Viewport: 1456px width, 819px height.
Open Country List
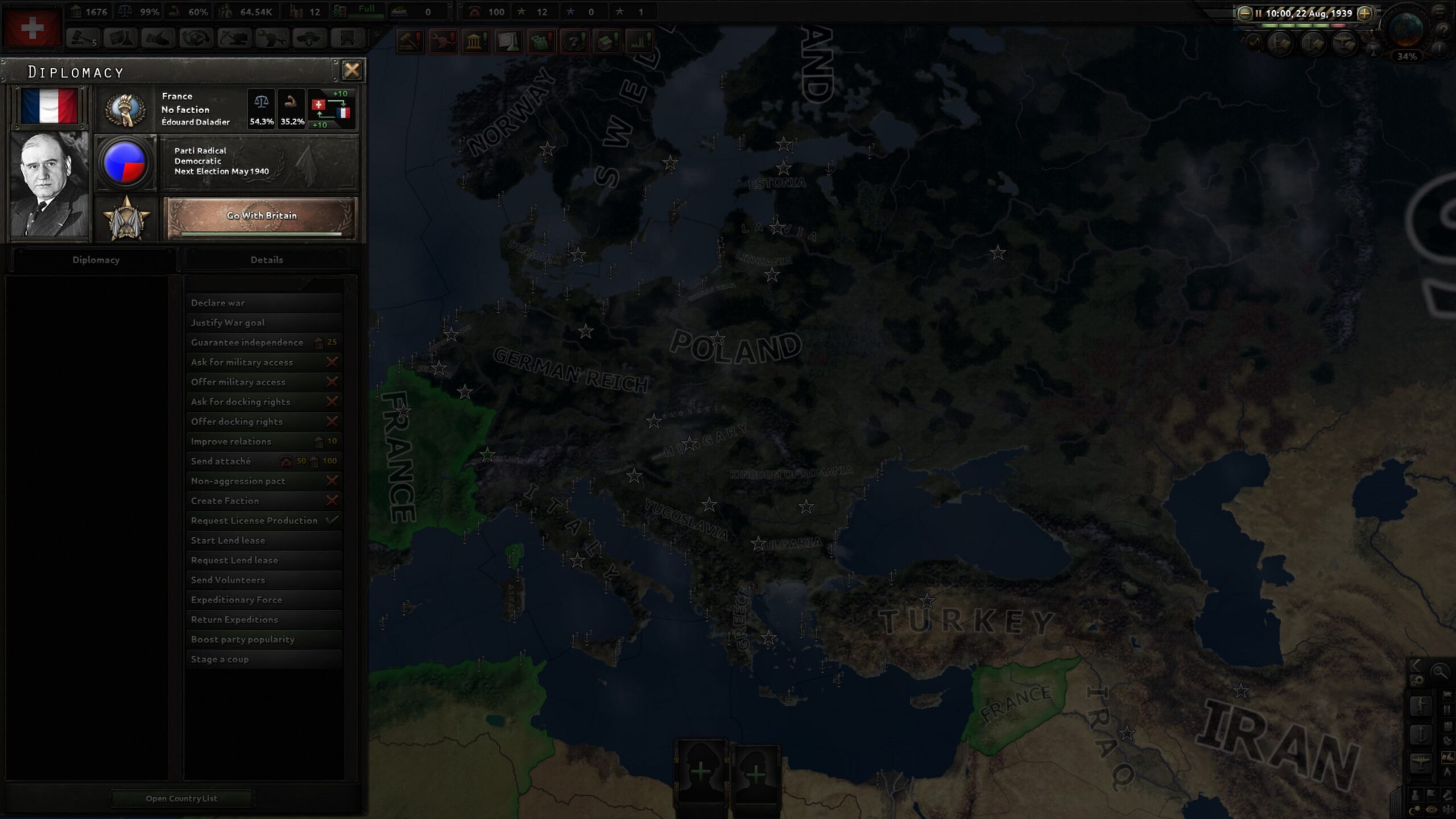point(181,799)
